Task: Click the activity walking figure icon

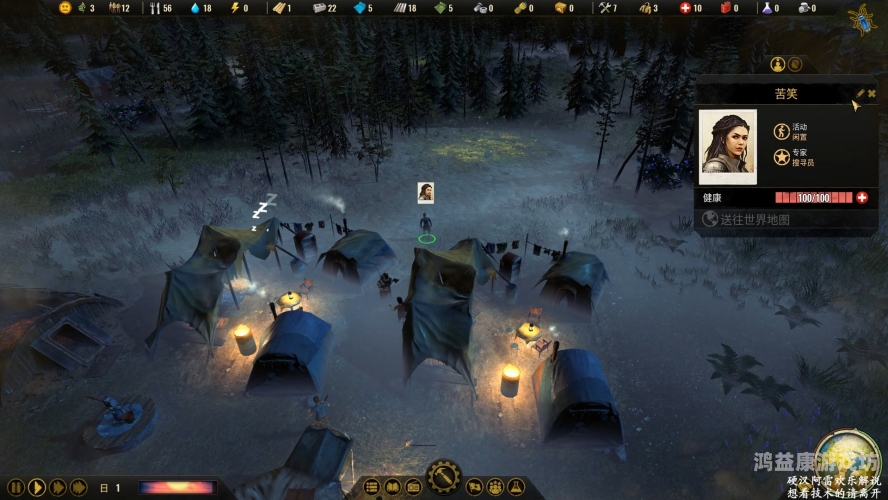Action: pyautogui.click(x=781, y=131)
